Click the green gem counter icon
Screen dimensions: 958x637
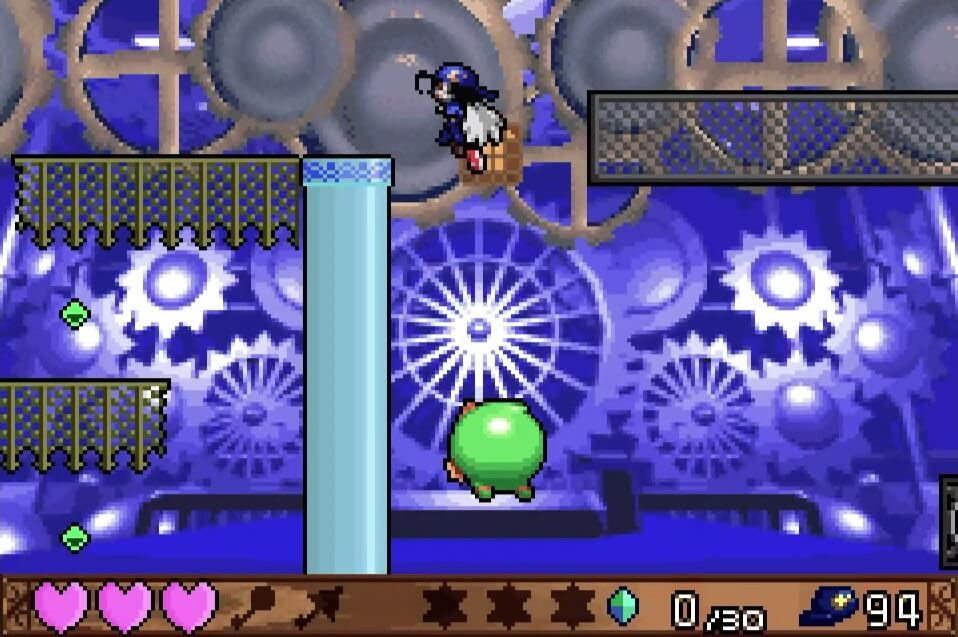[x=622, y=606]
